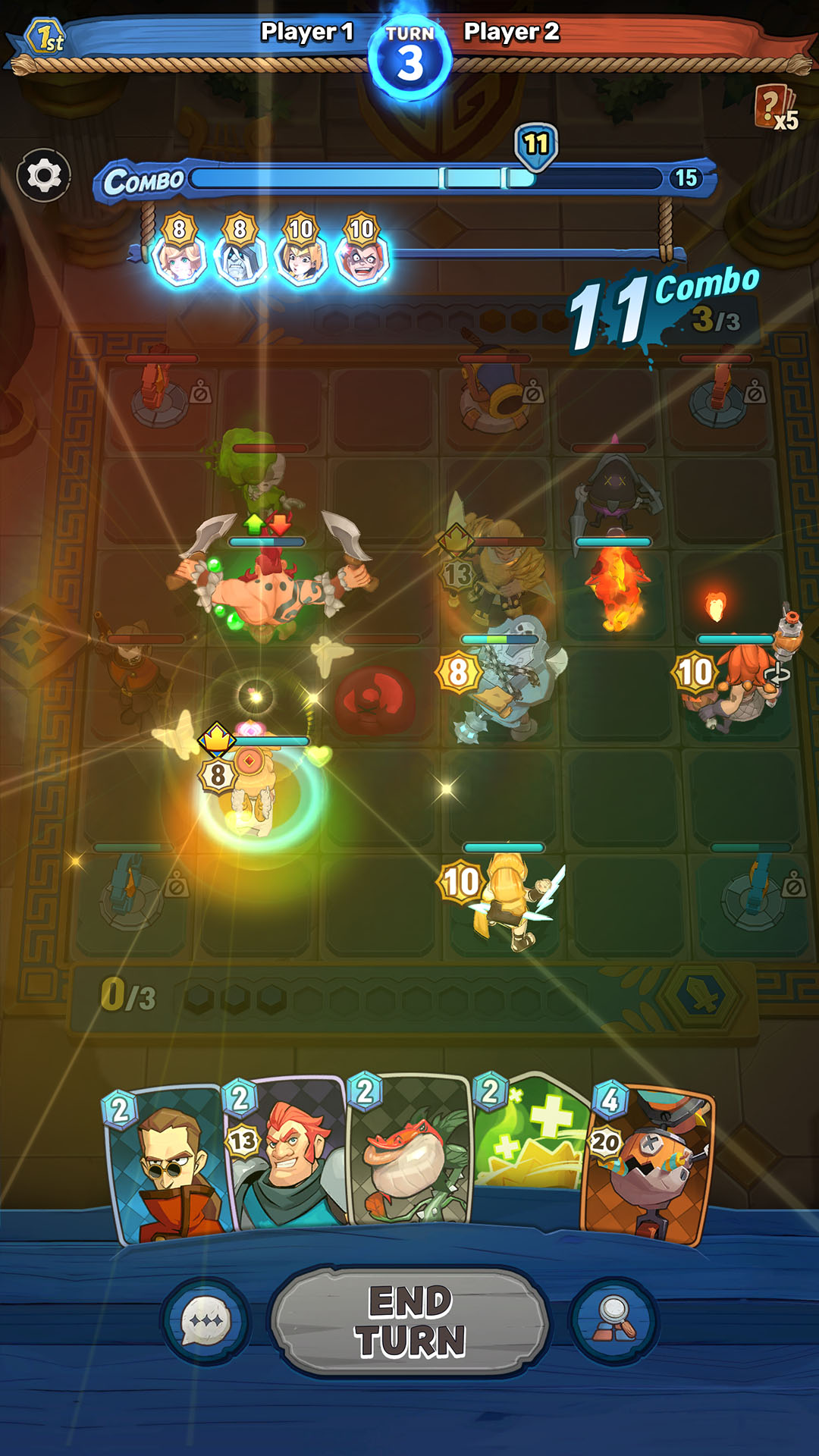Viewport: 819px width, 1456px height.
Task: Pick the green healing cross card
Action: point(531,1137)
